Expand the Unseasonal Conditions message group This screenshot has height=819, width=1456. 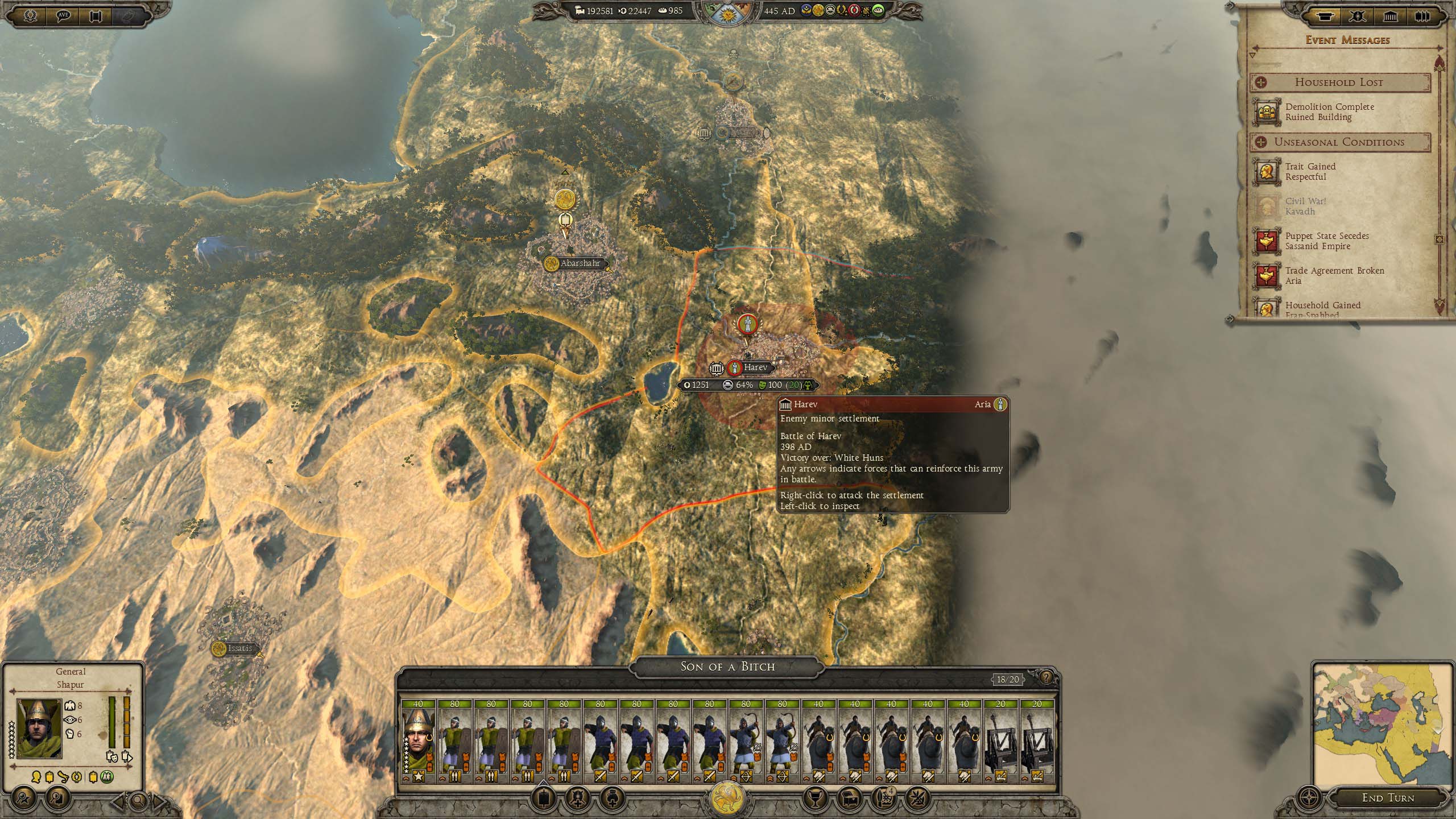1260,142
